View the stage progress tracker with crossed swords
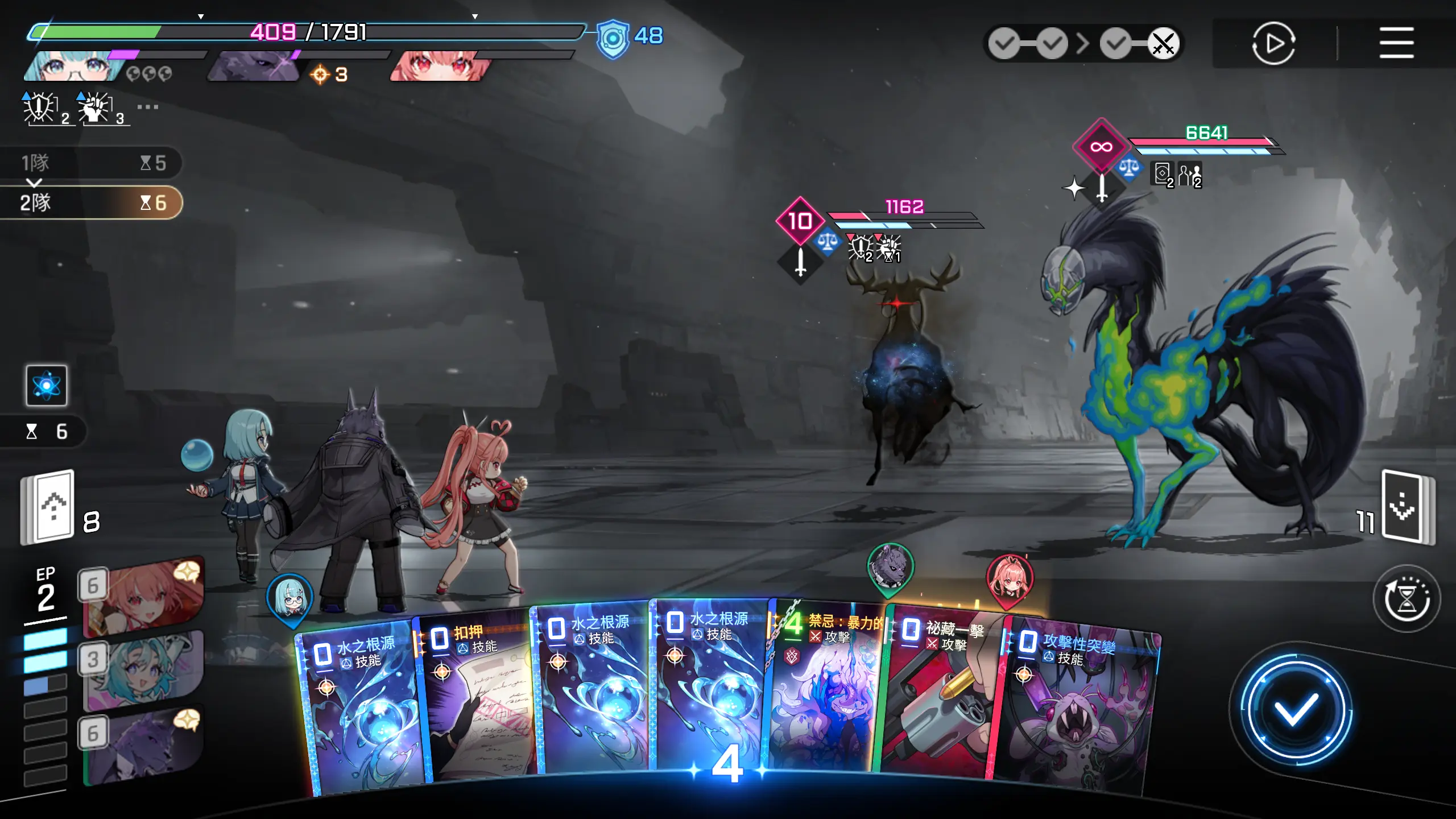This screenshot has width=1456, height=819. click(1083, 43)
